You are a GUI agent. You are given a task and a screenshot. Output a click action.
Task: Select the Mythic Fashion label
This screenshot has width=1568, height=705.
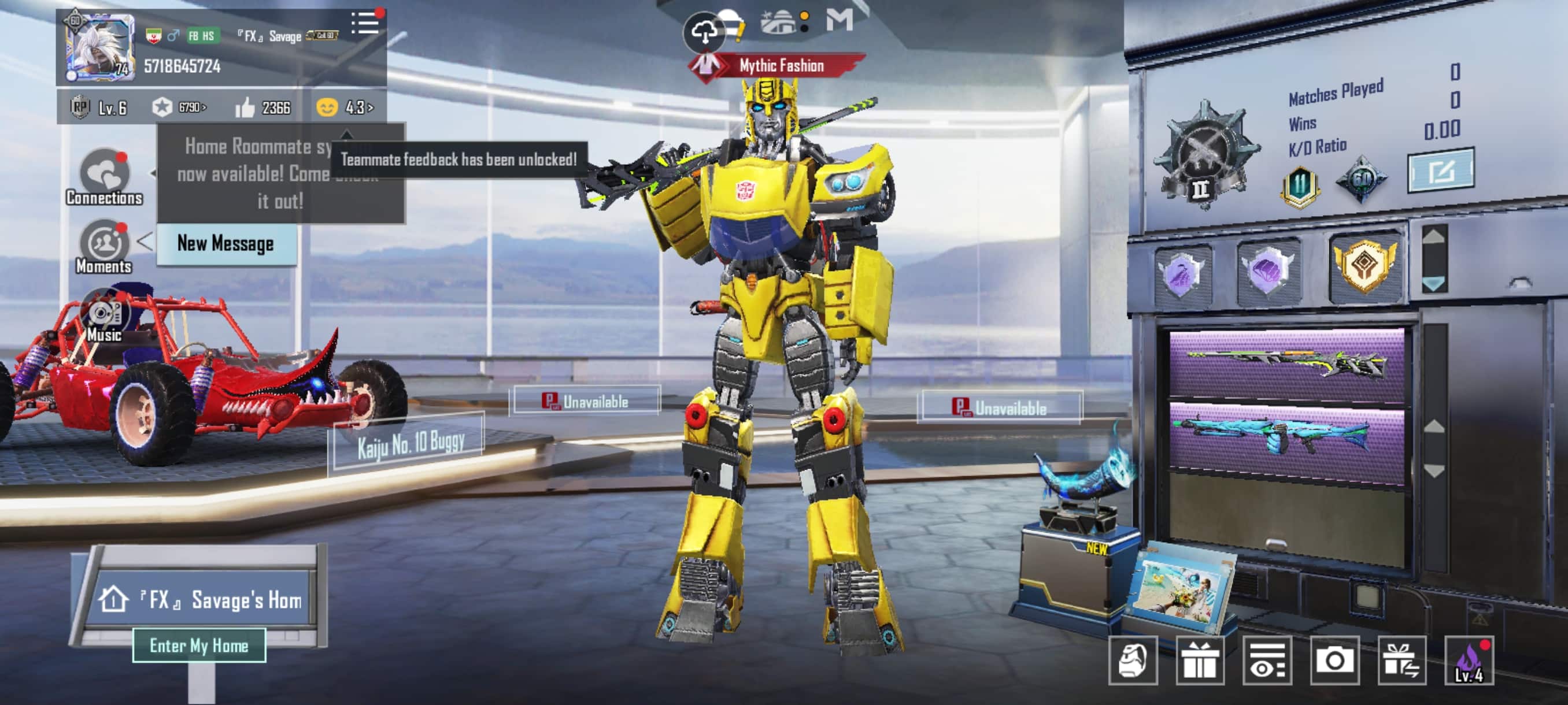click(781, 66)
